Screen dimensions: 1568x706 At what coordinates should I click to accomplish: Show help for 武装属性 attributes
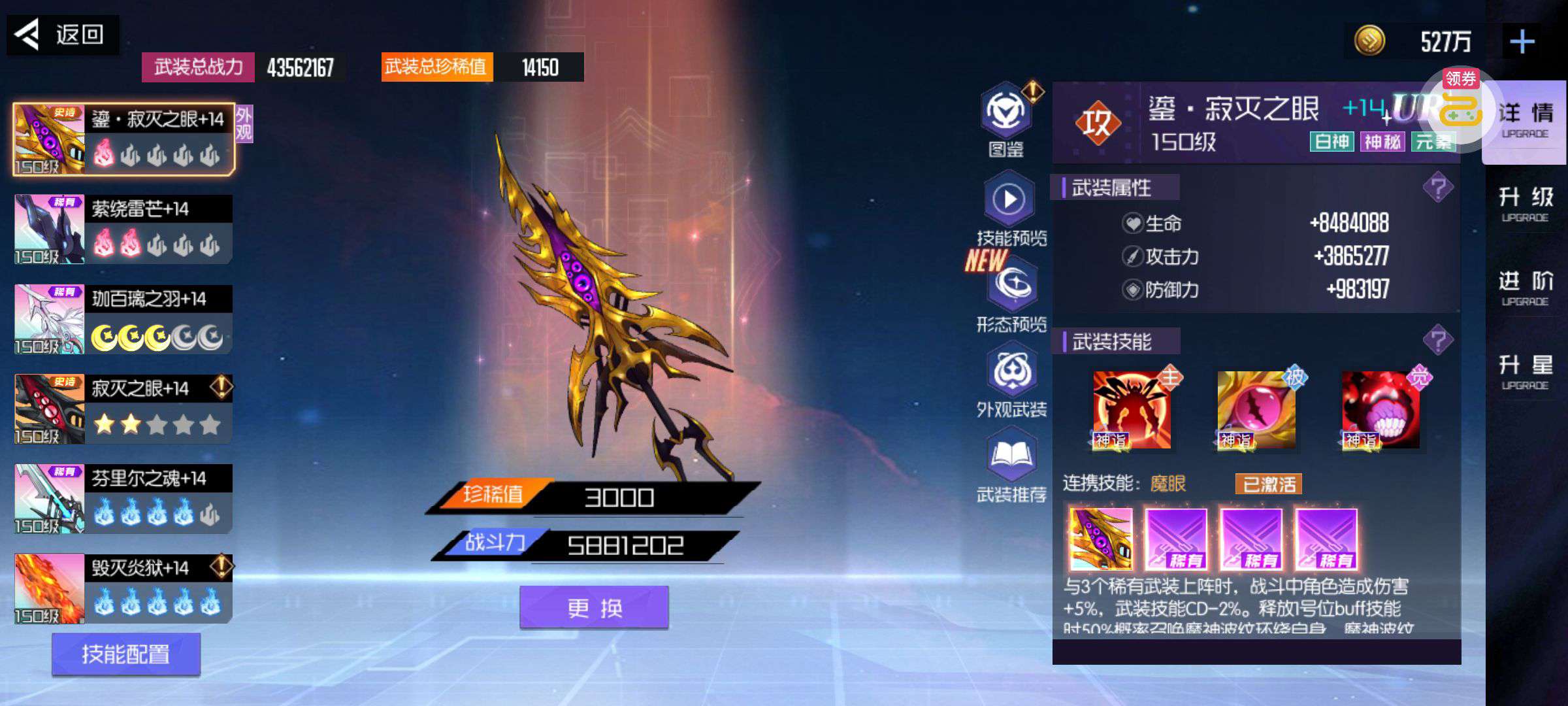point(1437,188)
